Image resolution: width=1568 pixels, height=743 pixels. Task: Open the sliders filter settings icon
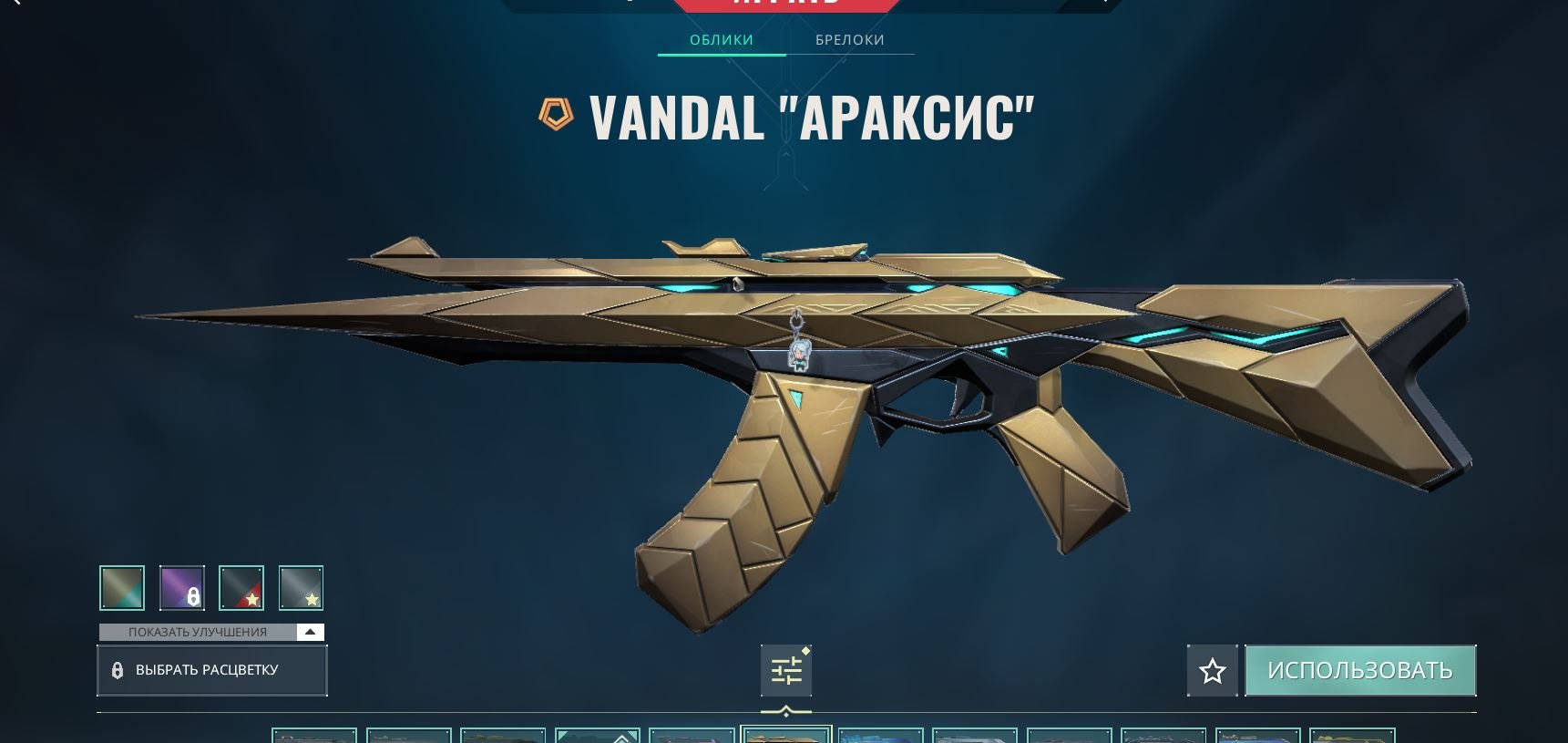[x=786, y=671]
